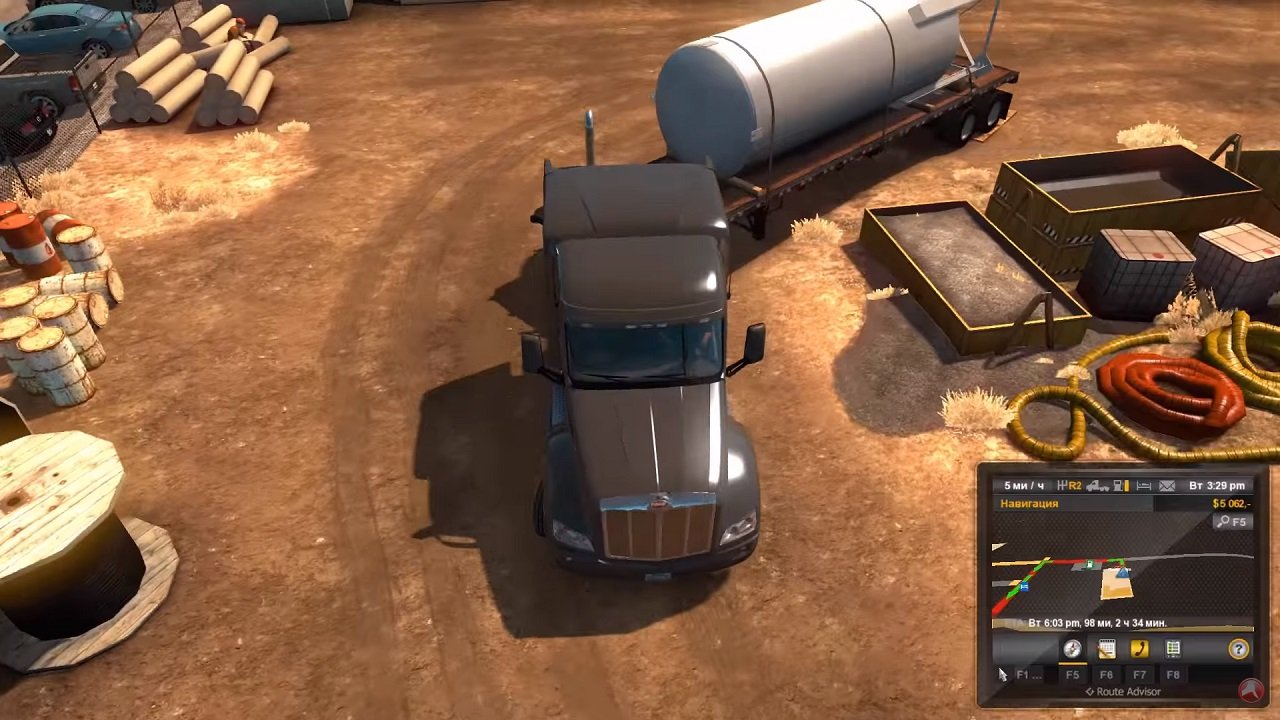
Task: Open the F8 tab
Action: tap(1174, 673)
